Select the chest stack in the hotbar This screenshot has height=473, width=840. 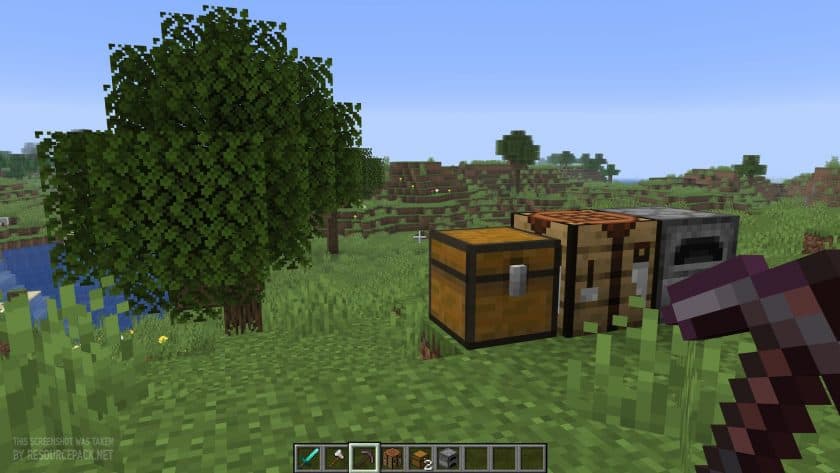point(420,457)
